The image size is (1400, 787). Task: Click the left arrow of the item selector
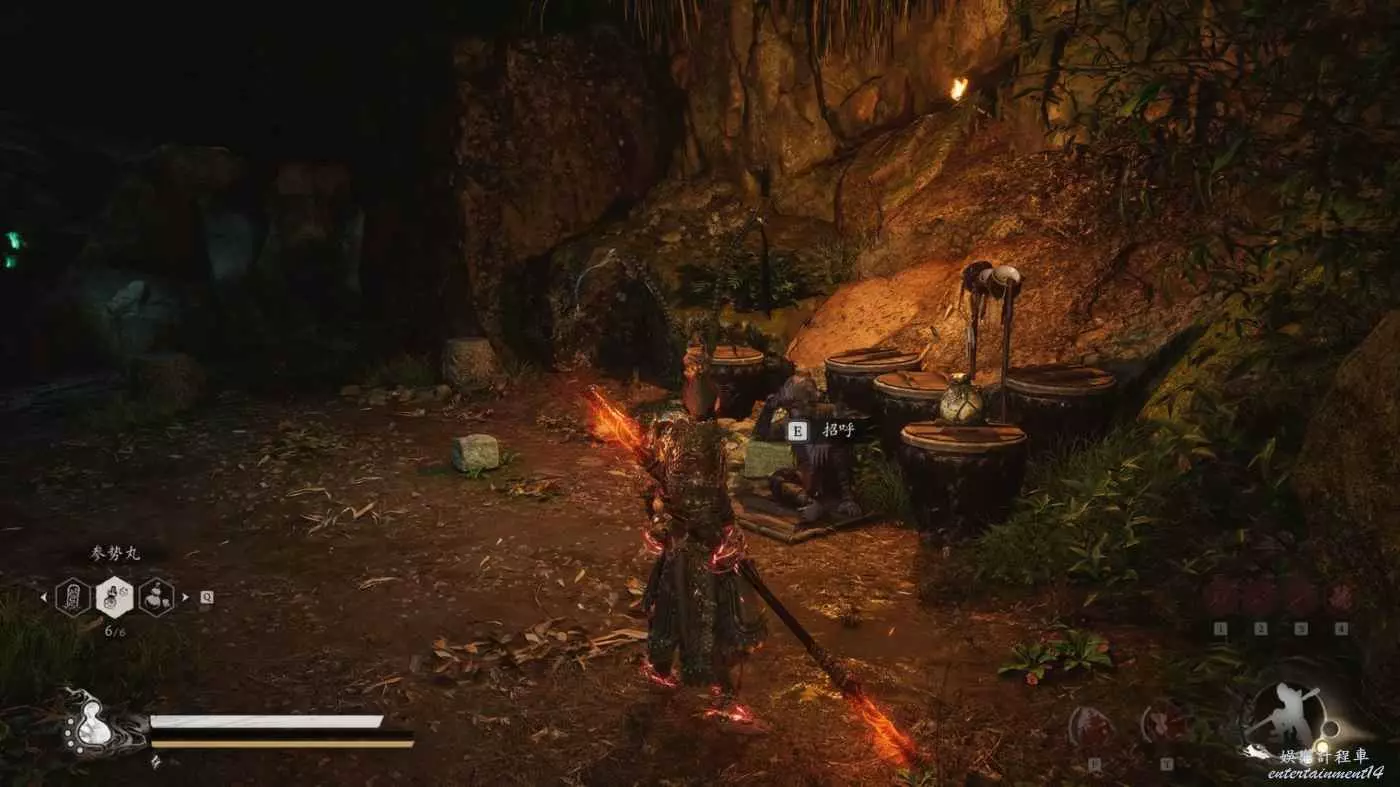43,598
